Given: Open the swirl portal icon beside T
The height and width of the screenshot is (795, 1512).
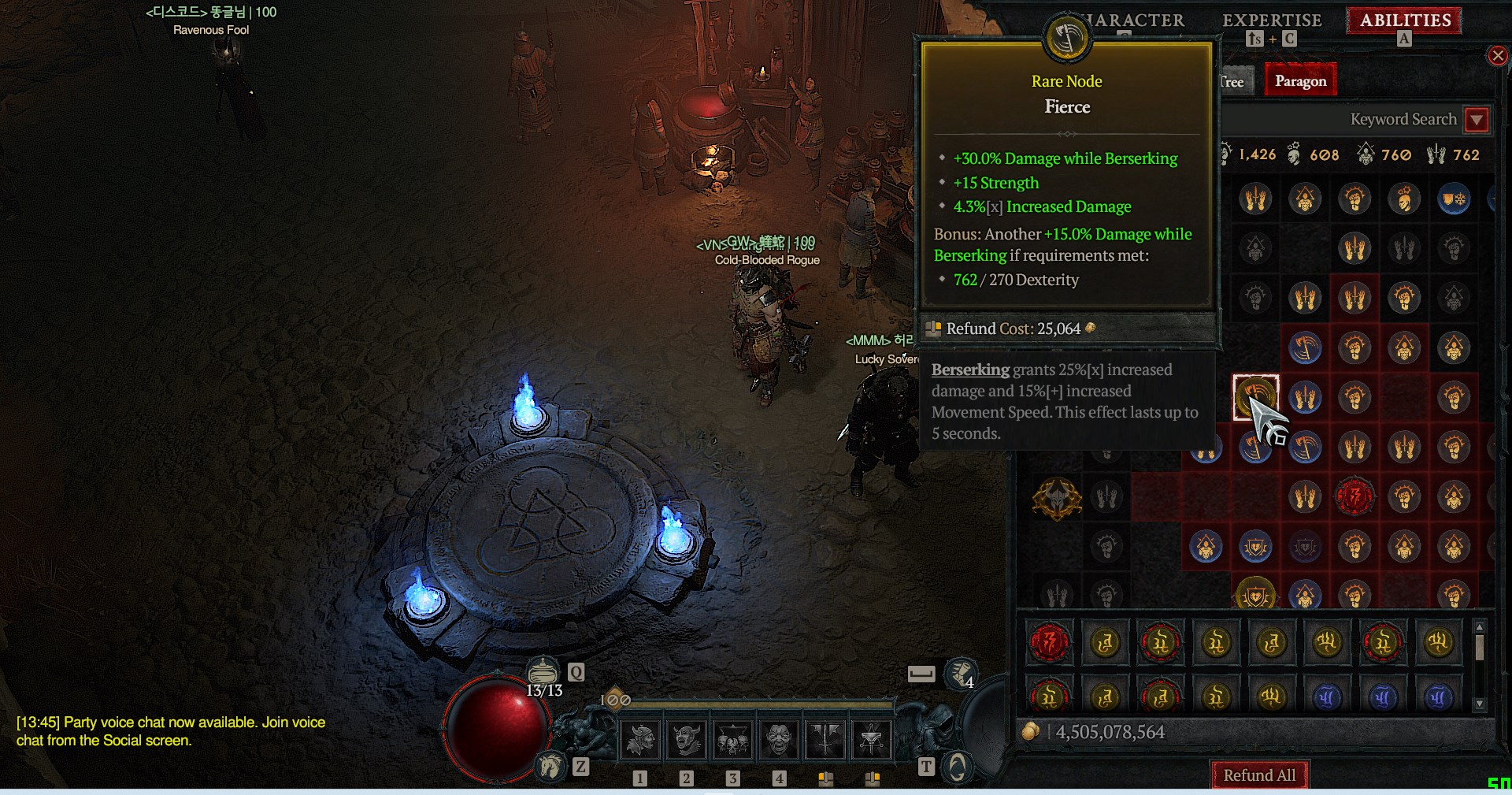Looking at the screenshot, I should (x=958, y=766).
